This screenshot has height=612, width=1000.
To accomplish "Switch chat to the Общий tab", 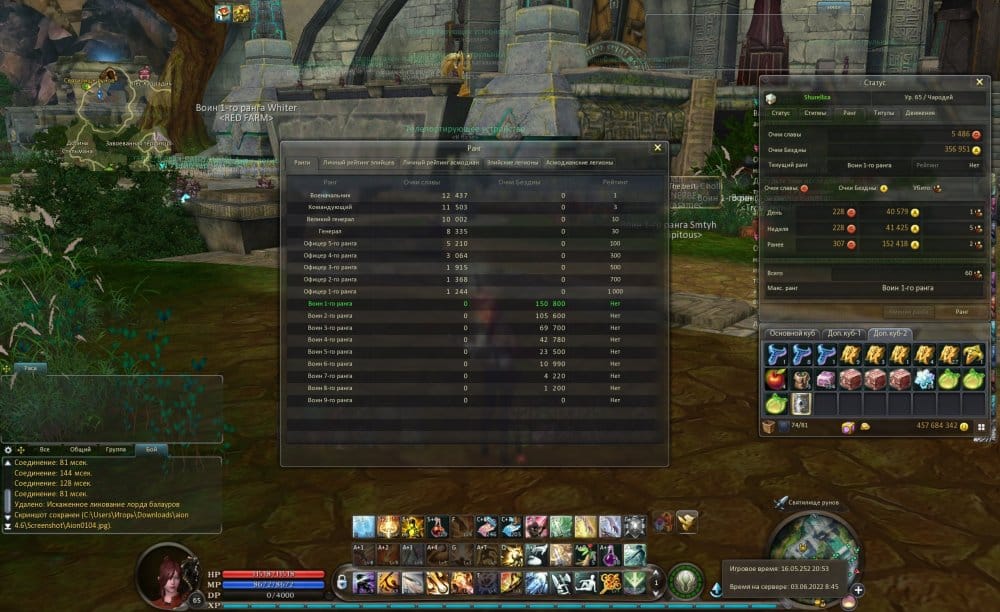I will pyautogui.click(x=81, y=450).
